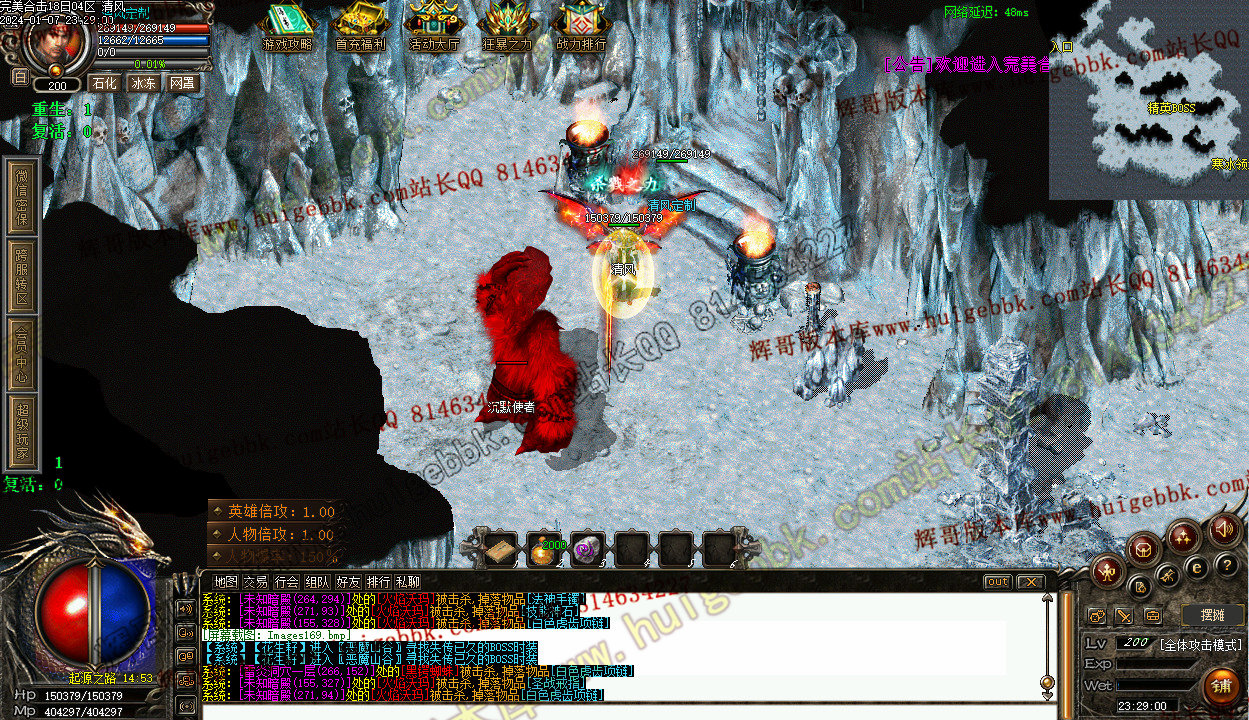
Task: Click the minimap in the corner
Action: [x=1148, y=100]
